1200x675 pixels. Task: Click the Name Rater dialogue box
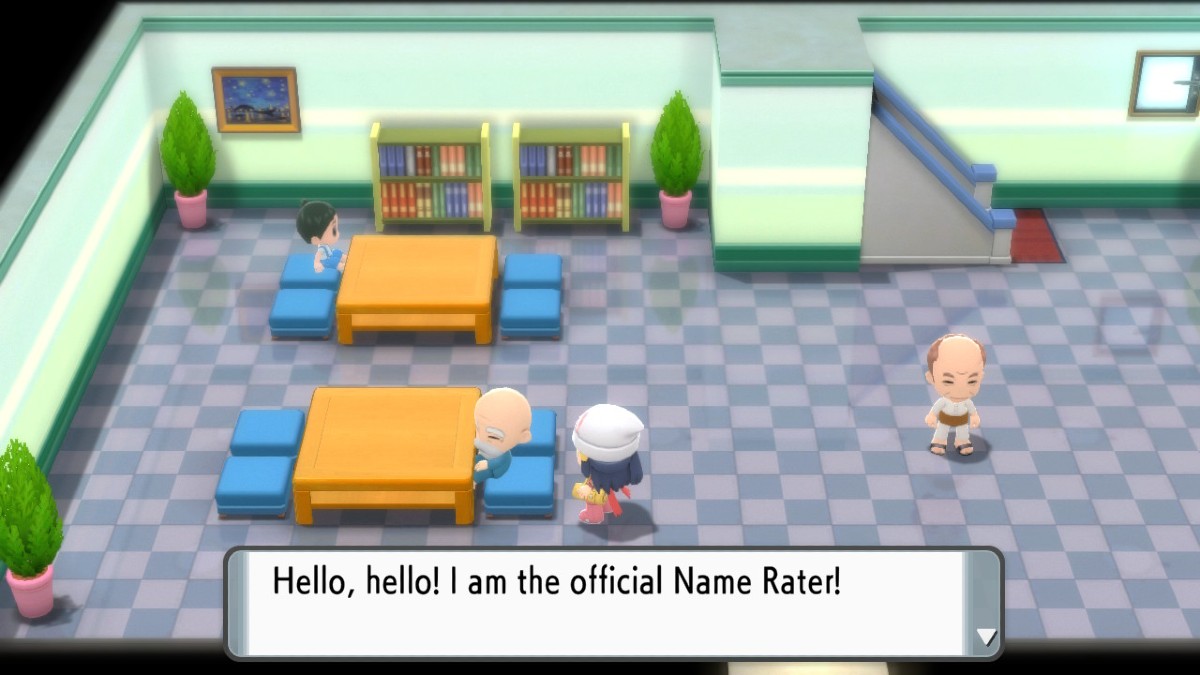(600, 602)
